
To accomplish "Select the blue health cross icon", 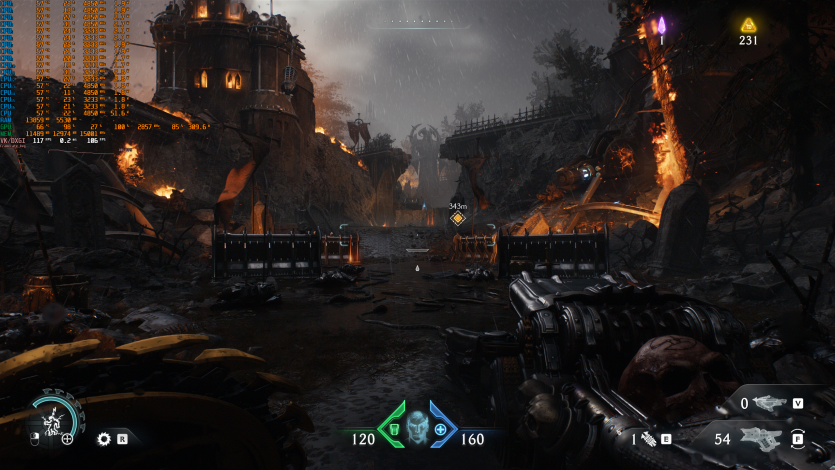I will coord(440,428).
